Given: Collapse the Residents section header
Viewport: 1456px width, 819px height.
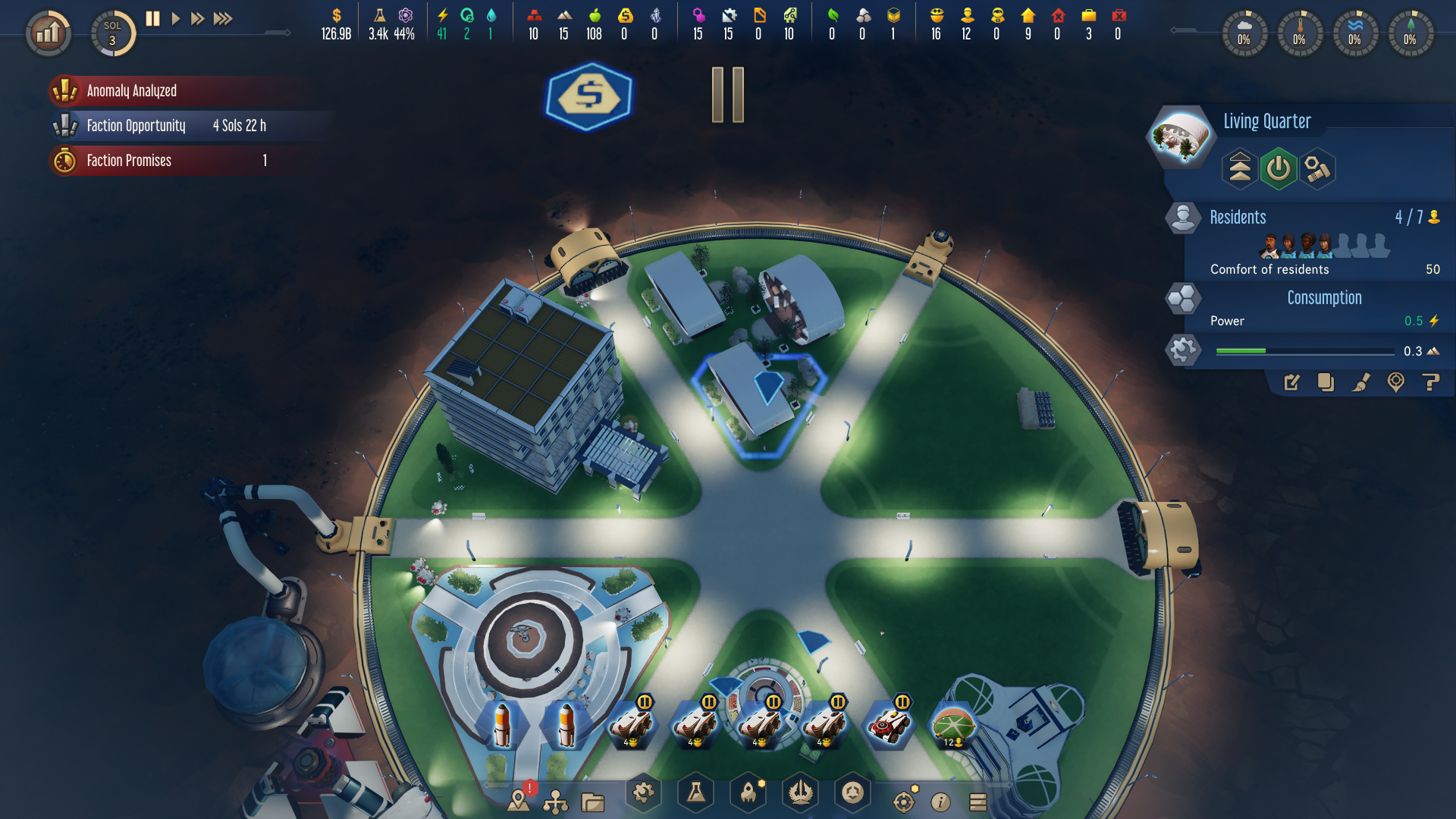Looking at the screenshot, I should tap(1238, 218).
